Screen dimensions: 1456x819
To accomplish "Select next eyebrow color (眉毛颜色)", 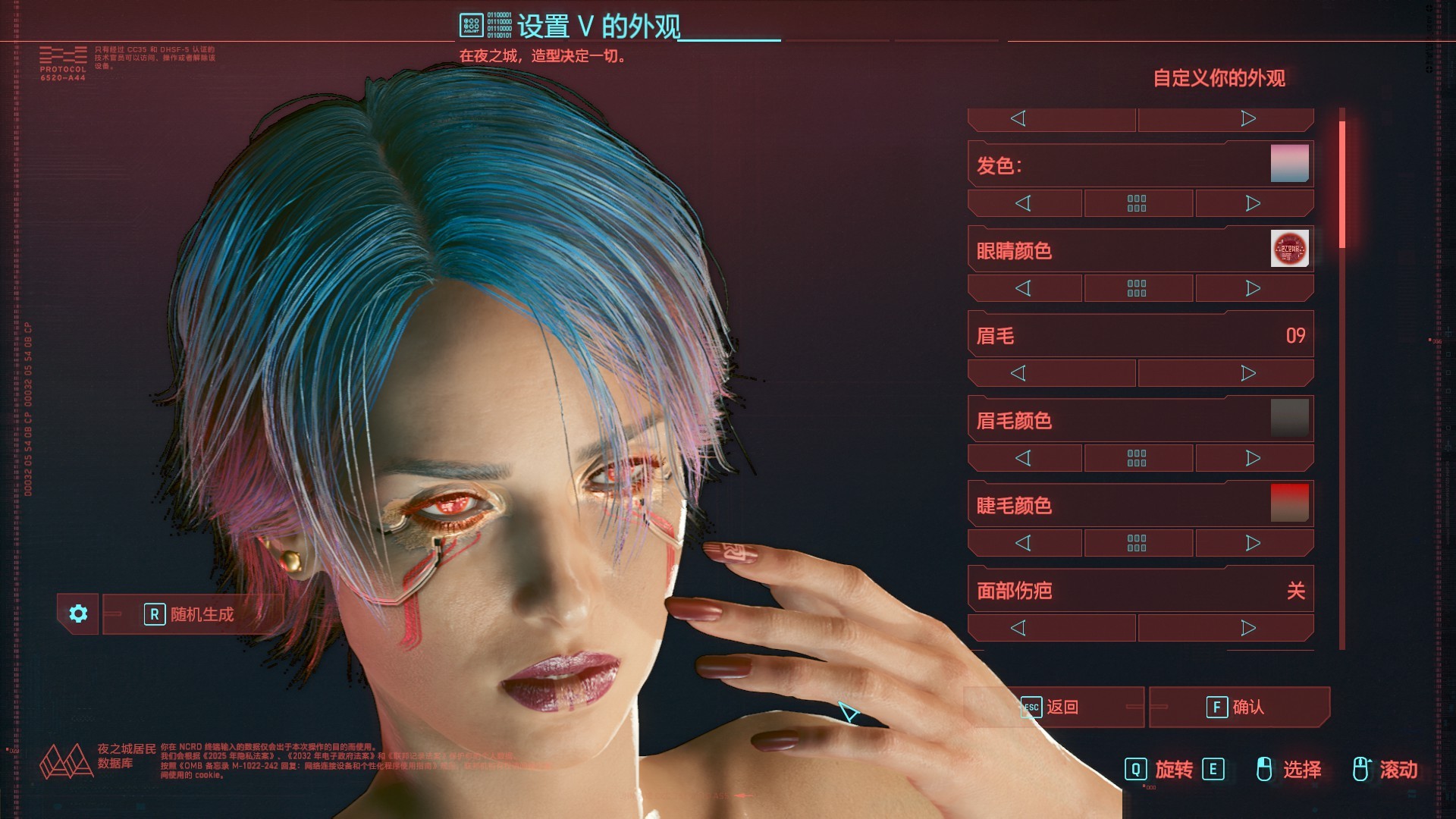I will pyautogui.click(x=1254, y=458).
